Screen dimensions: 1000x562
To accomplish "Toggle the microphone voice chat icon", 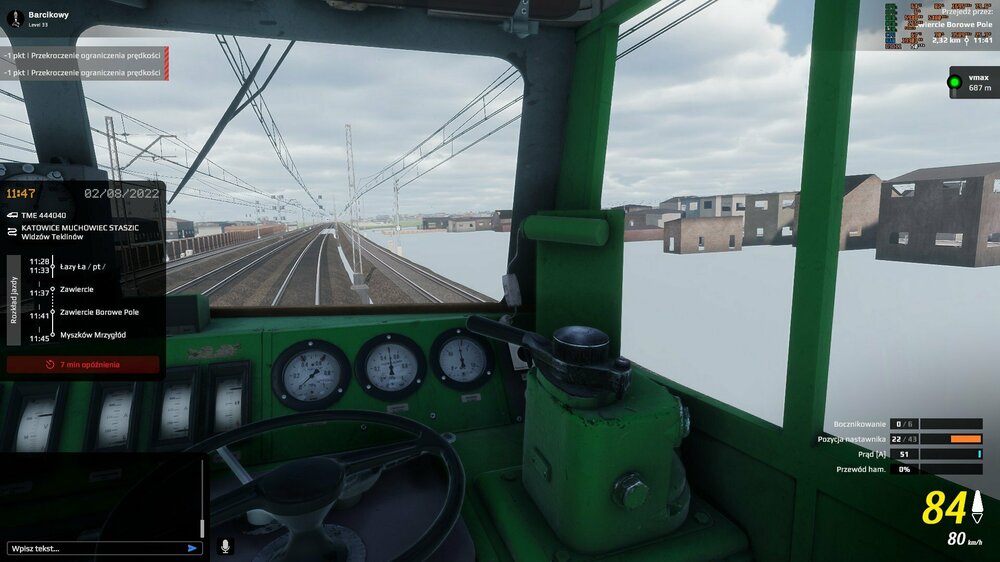I will (225, 547).
